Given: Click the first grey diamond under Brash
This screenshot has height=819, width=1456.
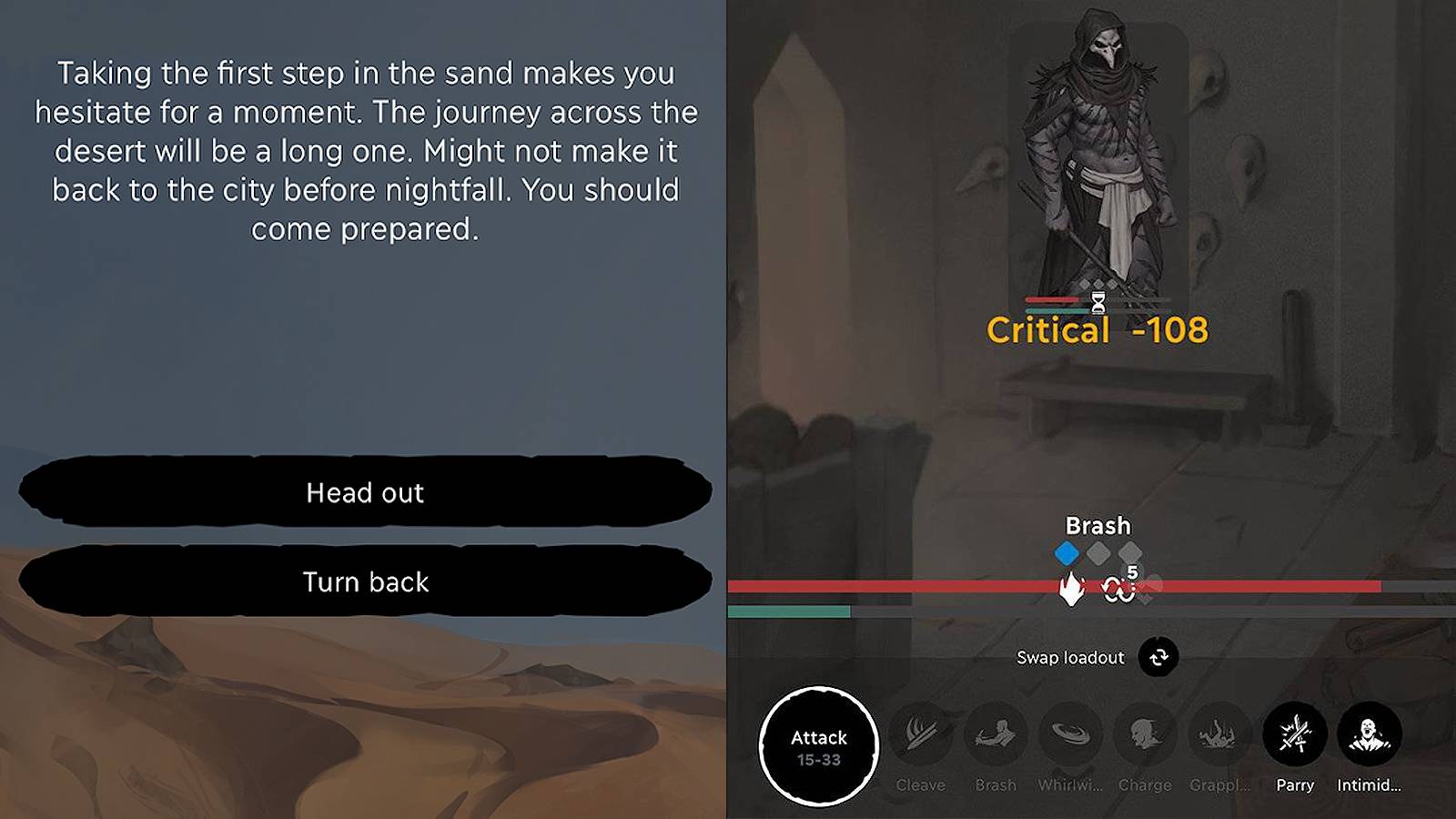Looking at the screenshot, I should click(x=1099, y=551).
